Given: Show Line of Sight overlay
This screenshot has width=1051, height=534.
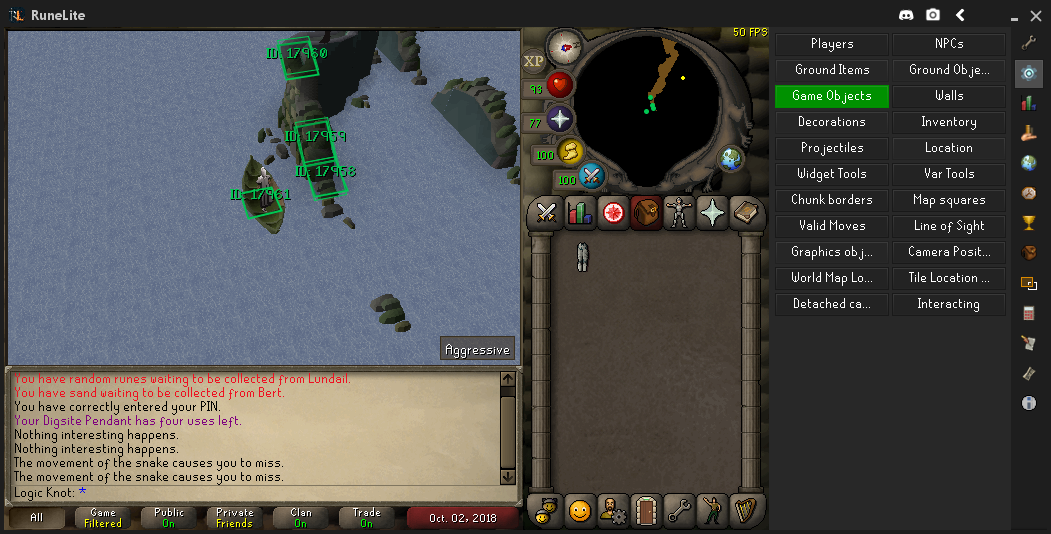Looking at the screenshot, I should click(948, 226).
